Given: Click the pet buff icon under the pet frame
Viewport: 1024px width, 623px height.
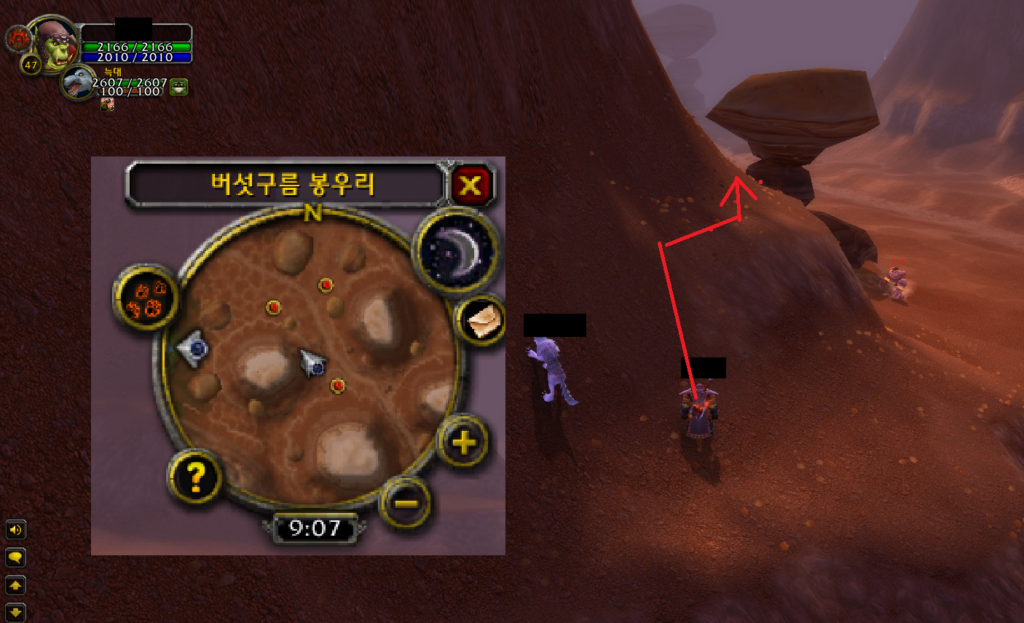Looking at the screenshot, I should click(x=107, y=103).
